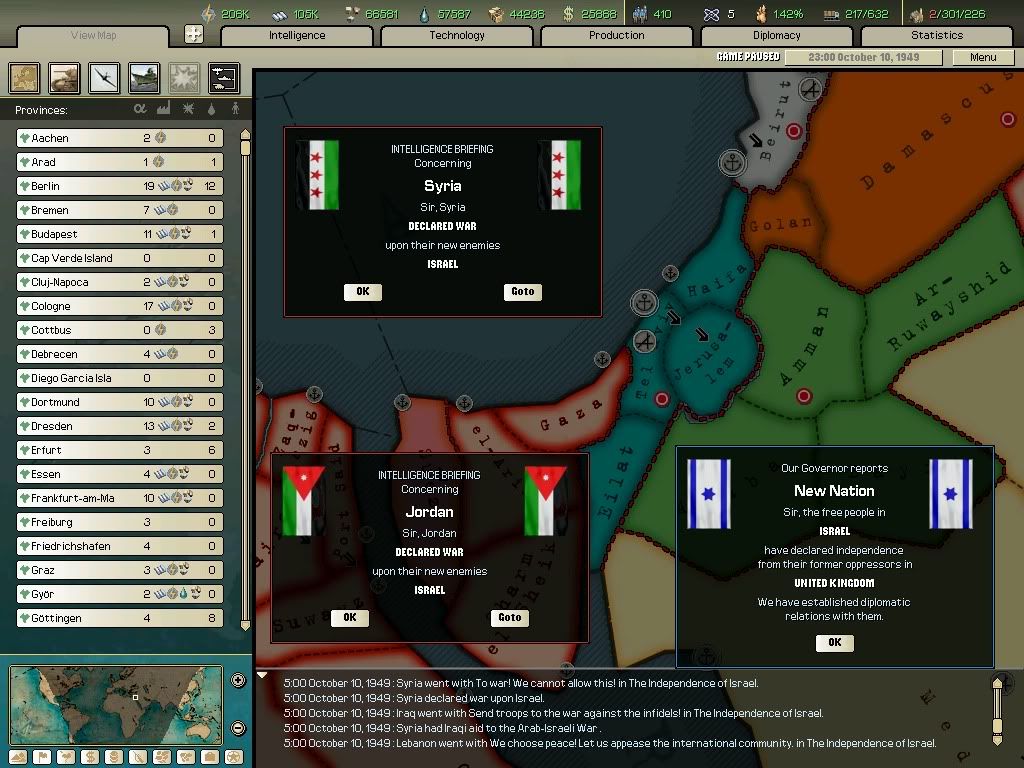The height and width of the screenshot is (768, 1024).
Task: Open the Intelligence tab
Action: (297, 36)
